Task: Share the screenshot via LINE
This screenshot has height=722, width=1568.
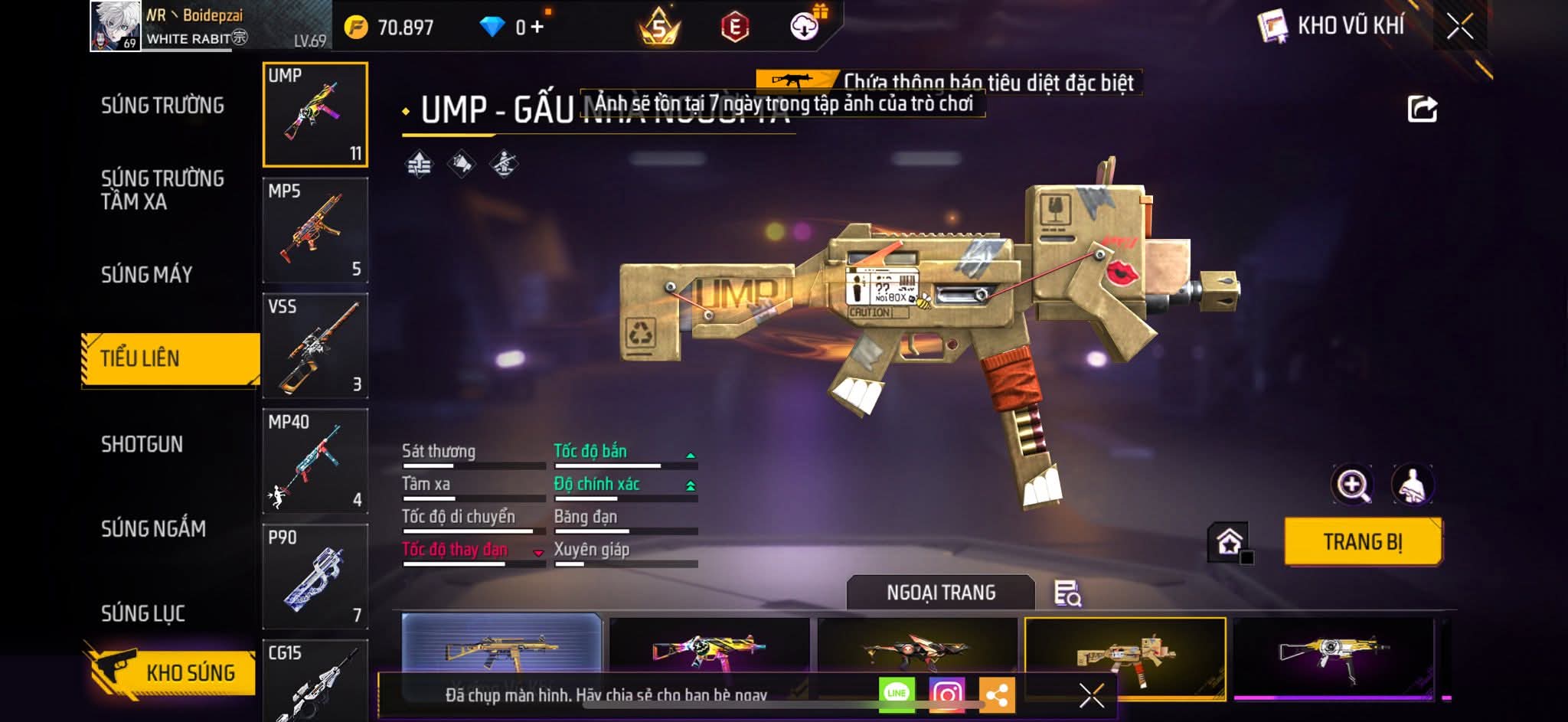Action: 897,694
